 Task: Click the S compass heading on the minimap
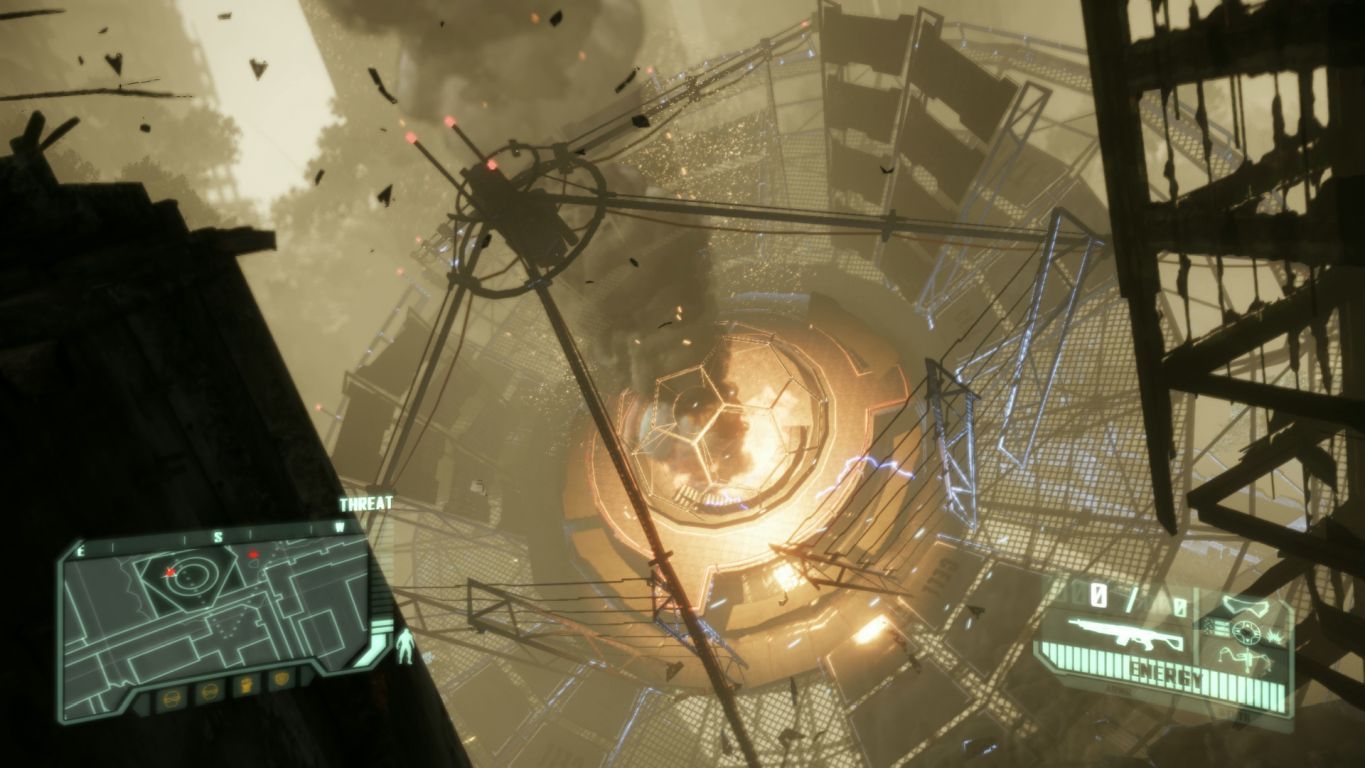218,534
